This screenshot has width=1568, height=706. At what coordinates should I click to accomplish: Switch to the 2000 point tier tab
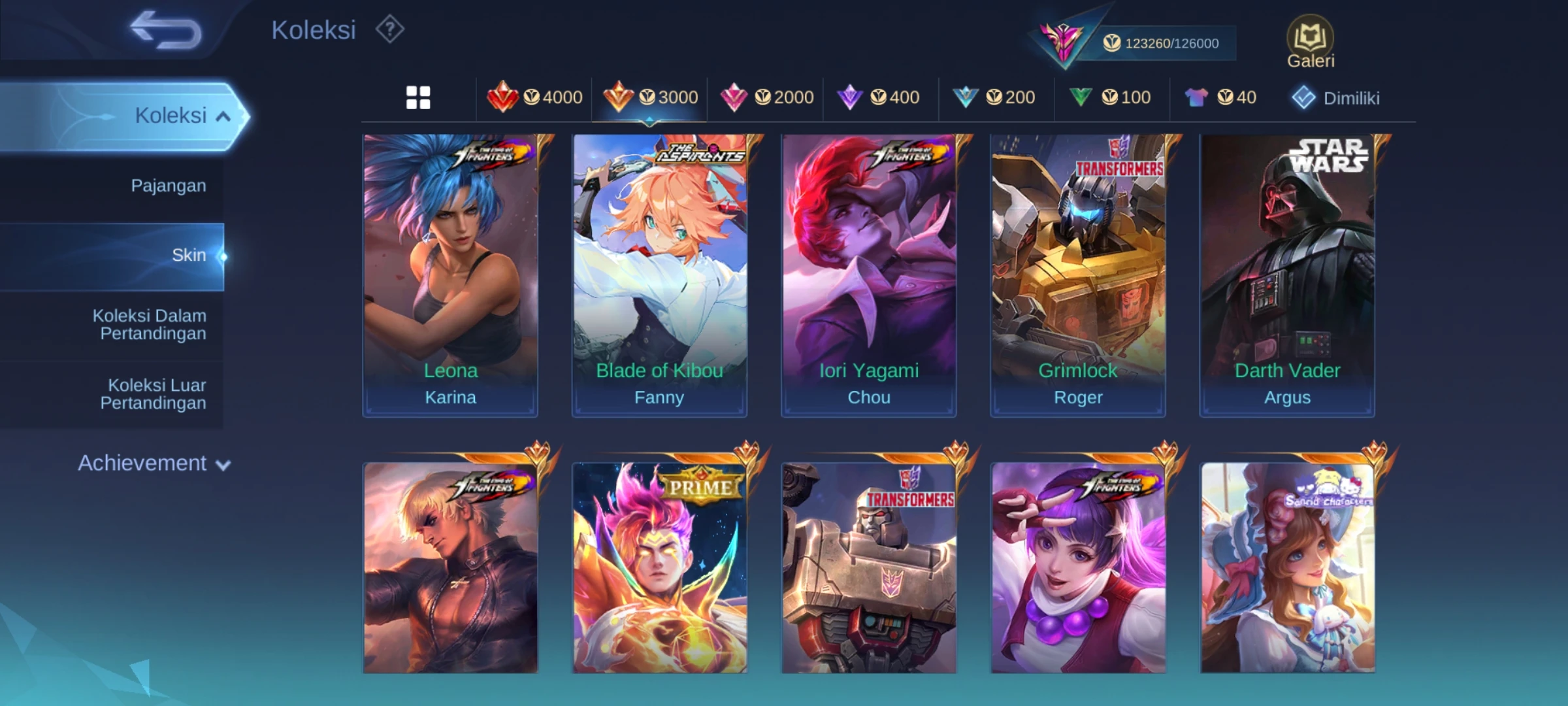[766, 98]
